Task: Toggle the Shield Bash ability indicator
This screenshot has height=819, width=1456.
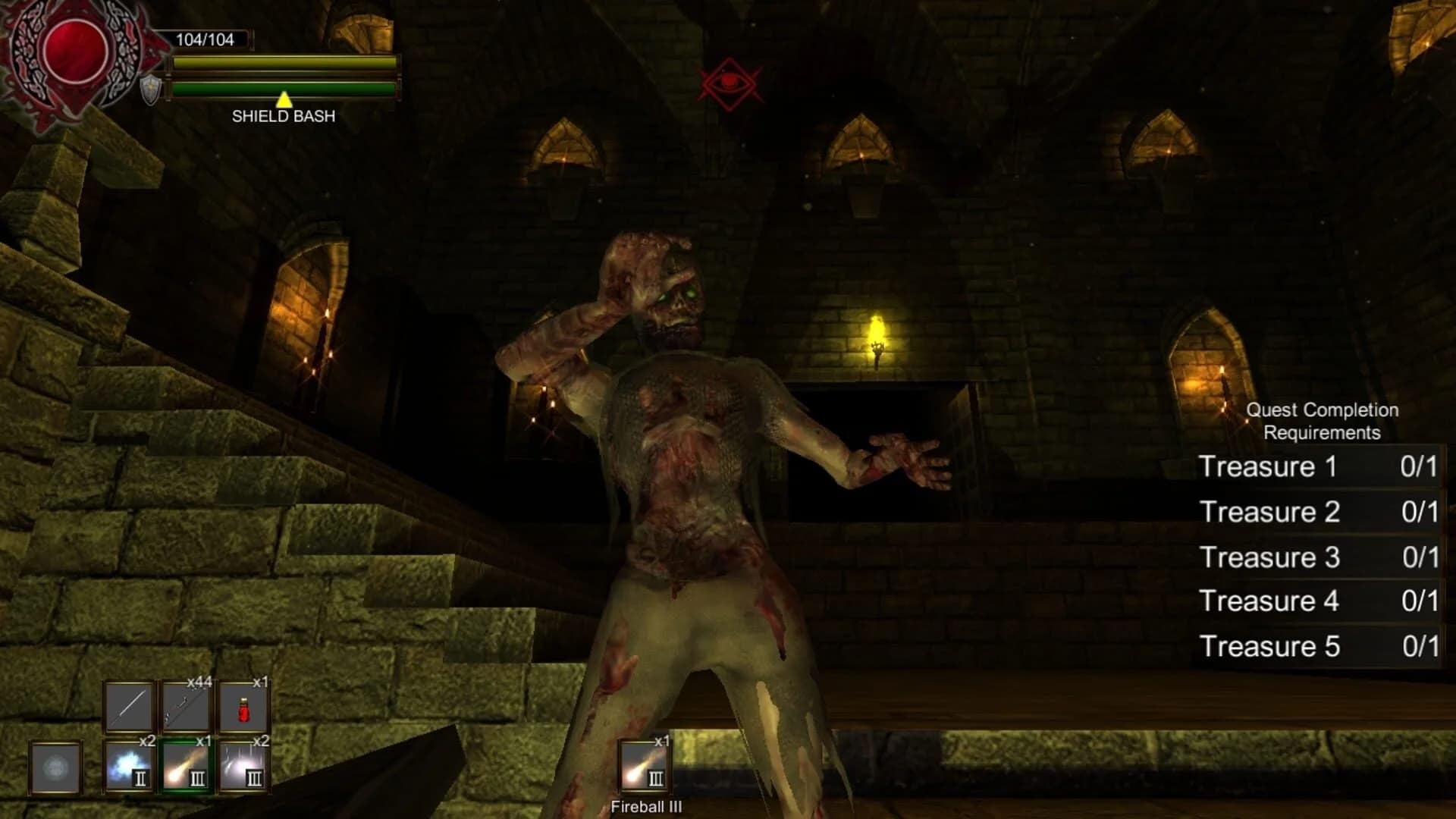Action: pyautogui.click(x=283, y=112)
